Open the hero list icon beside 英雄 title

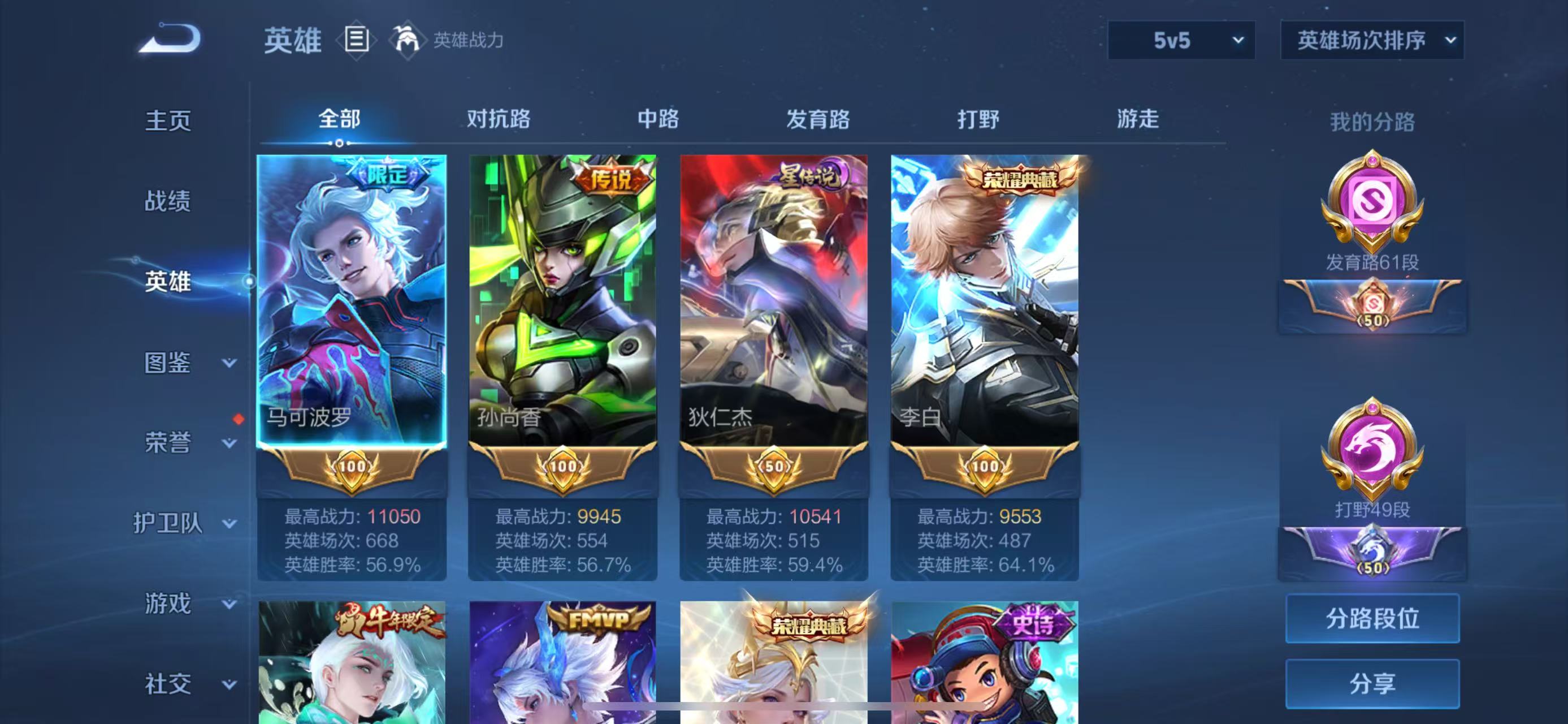coord(358,41)
